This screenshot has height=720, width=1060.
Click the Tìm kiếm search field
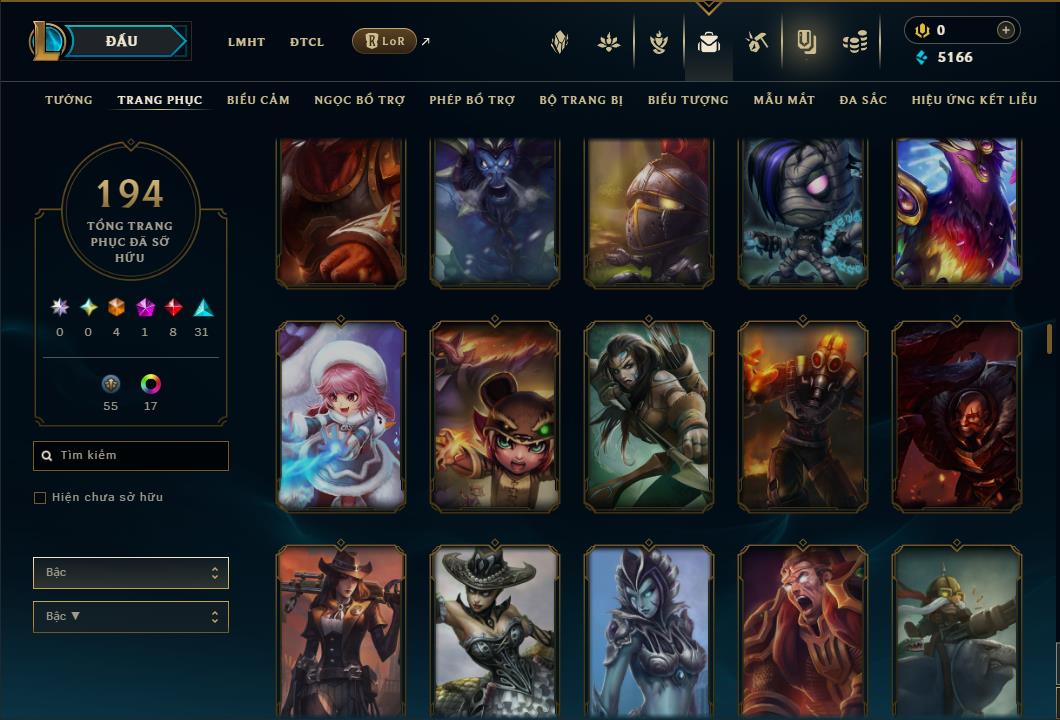(x=131, y=456)
